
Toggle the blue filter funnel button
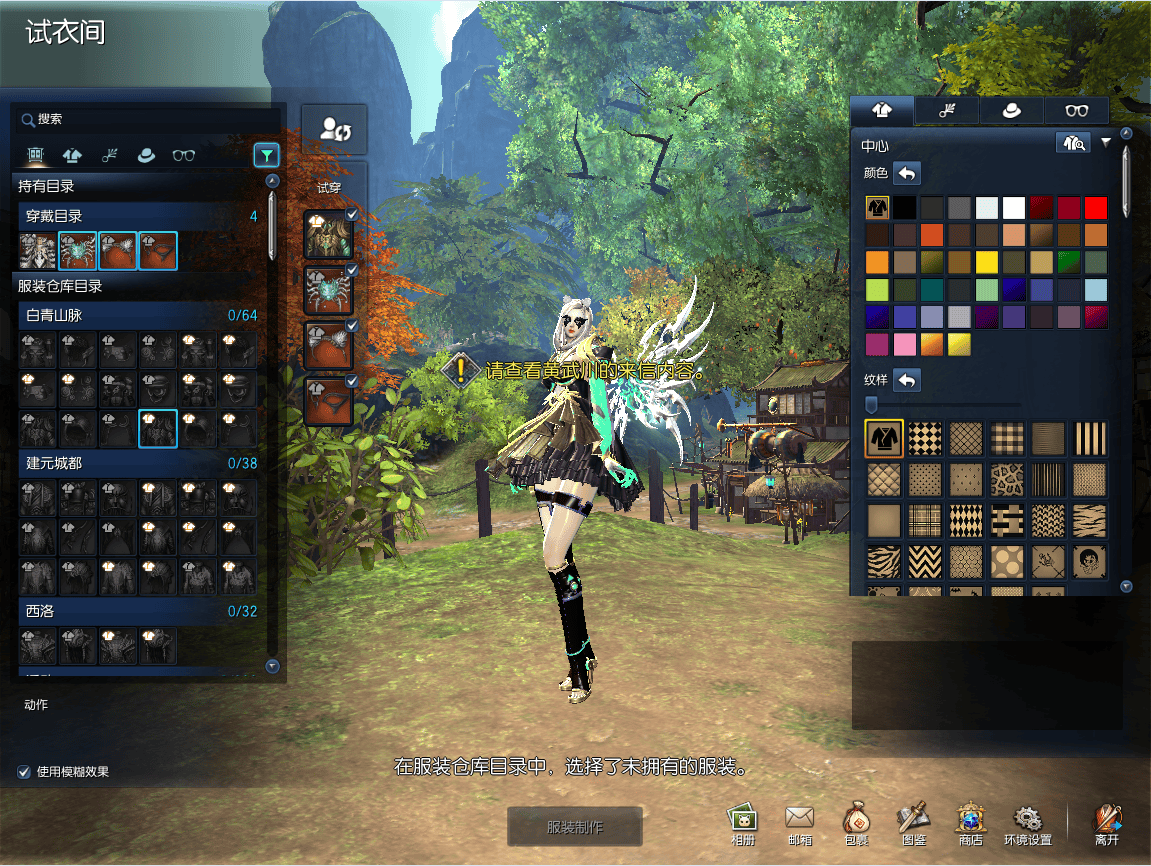(x=266, y=155)
